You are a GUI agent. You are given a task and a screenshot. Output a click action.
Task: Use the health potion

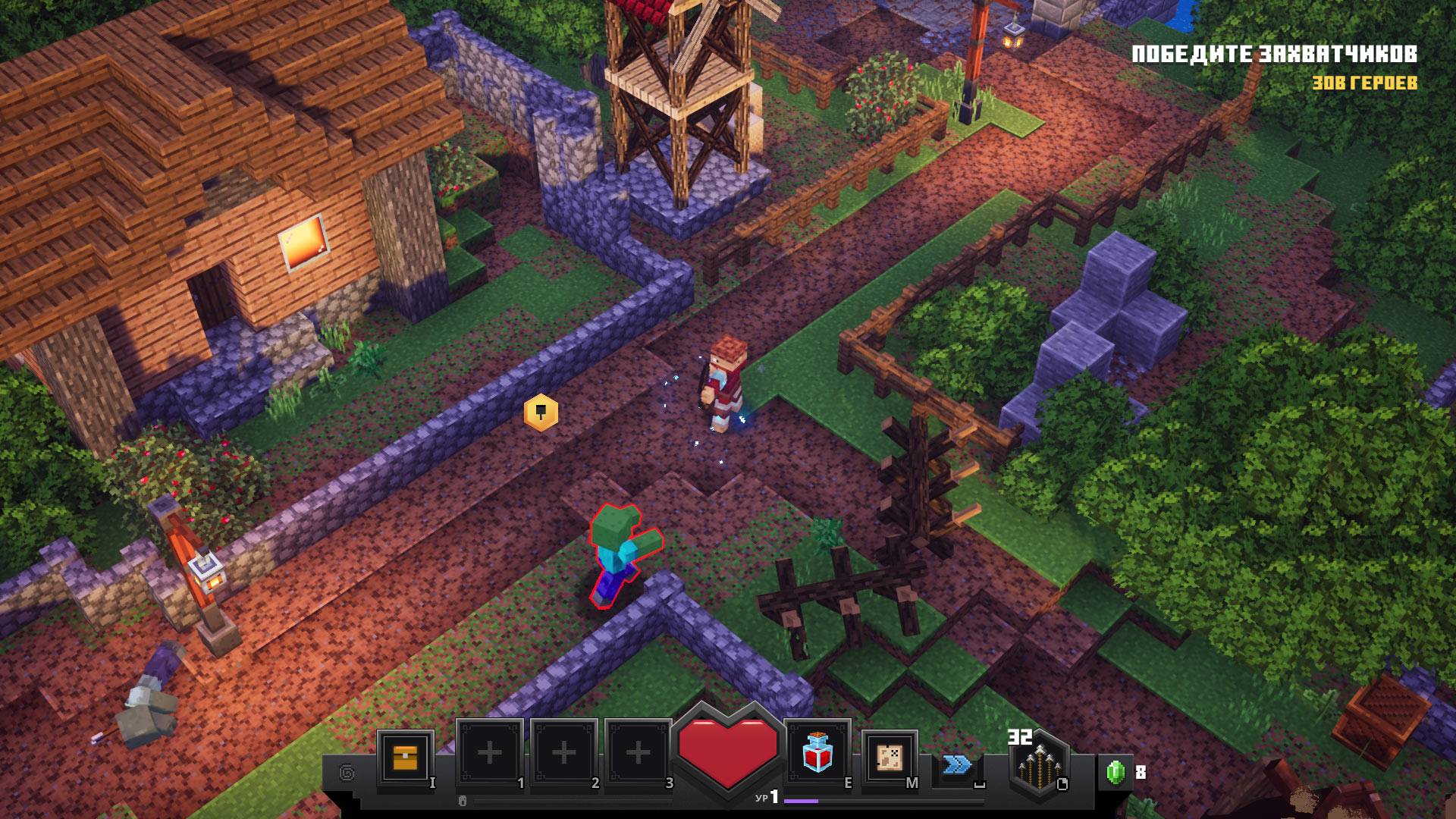pyautogui.click(x=816, y=754)
